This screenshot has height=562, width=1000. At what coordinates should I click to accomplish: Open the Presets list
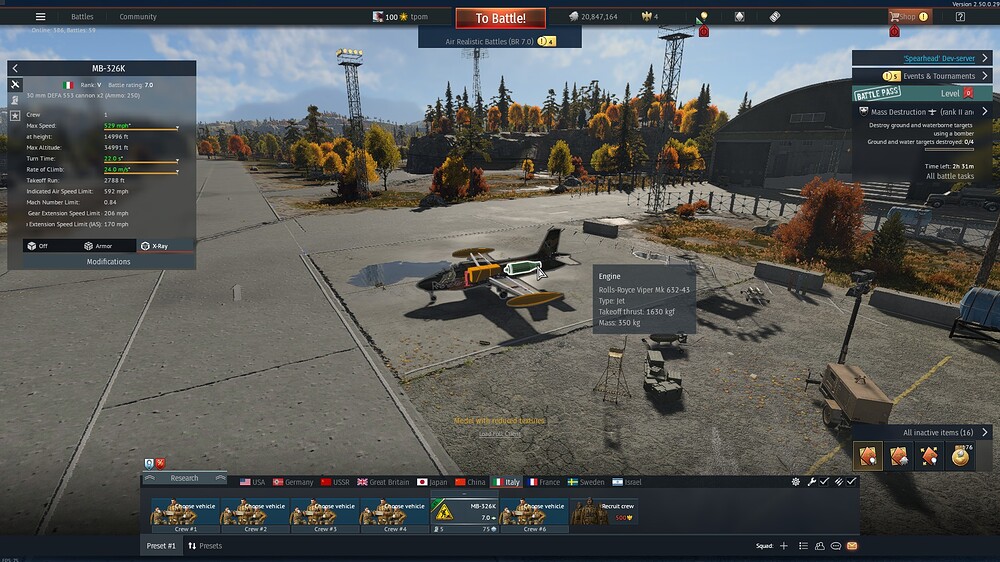pos(204,546)
